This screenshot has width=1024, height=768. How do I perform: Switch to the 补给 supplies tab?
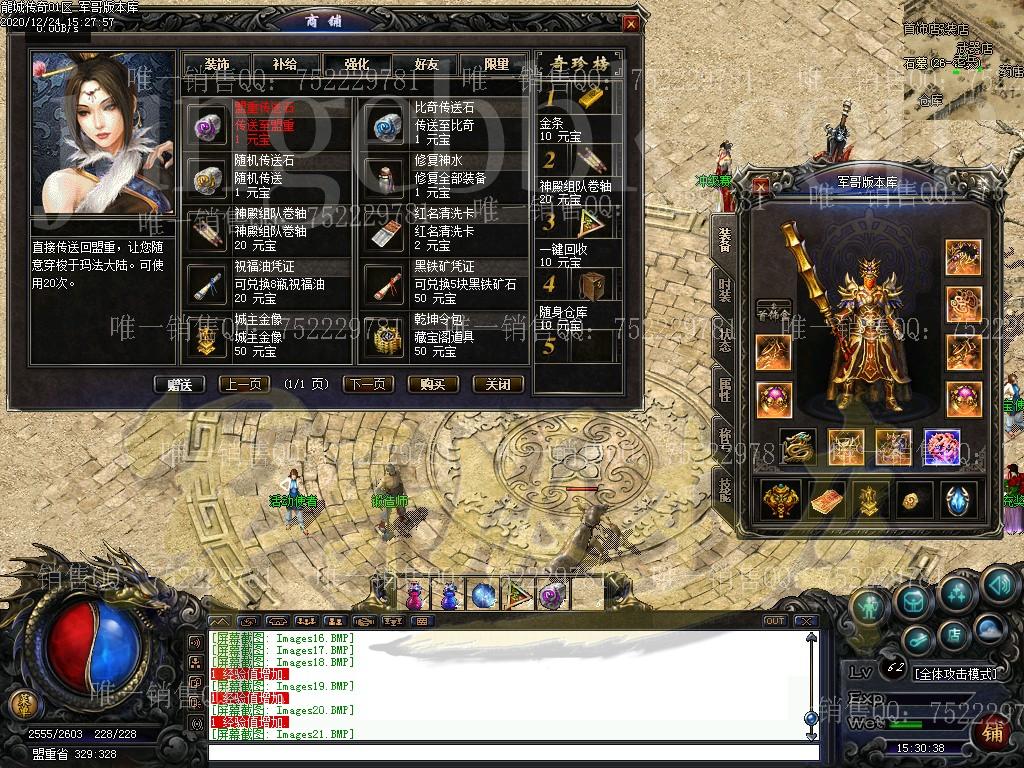click(x=283, y=64)
